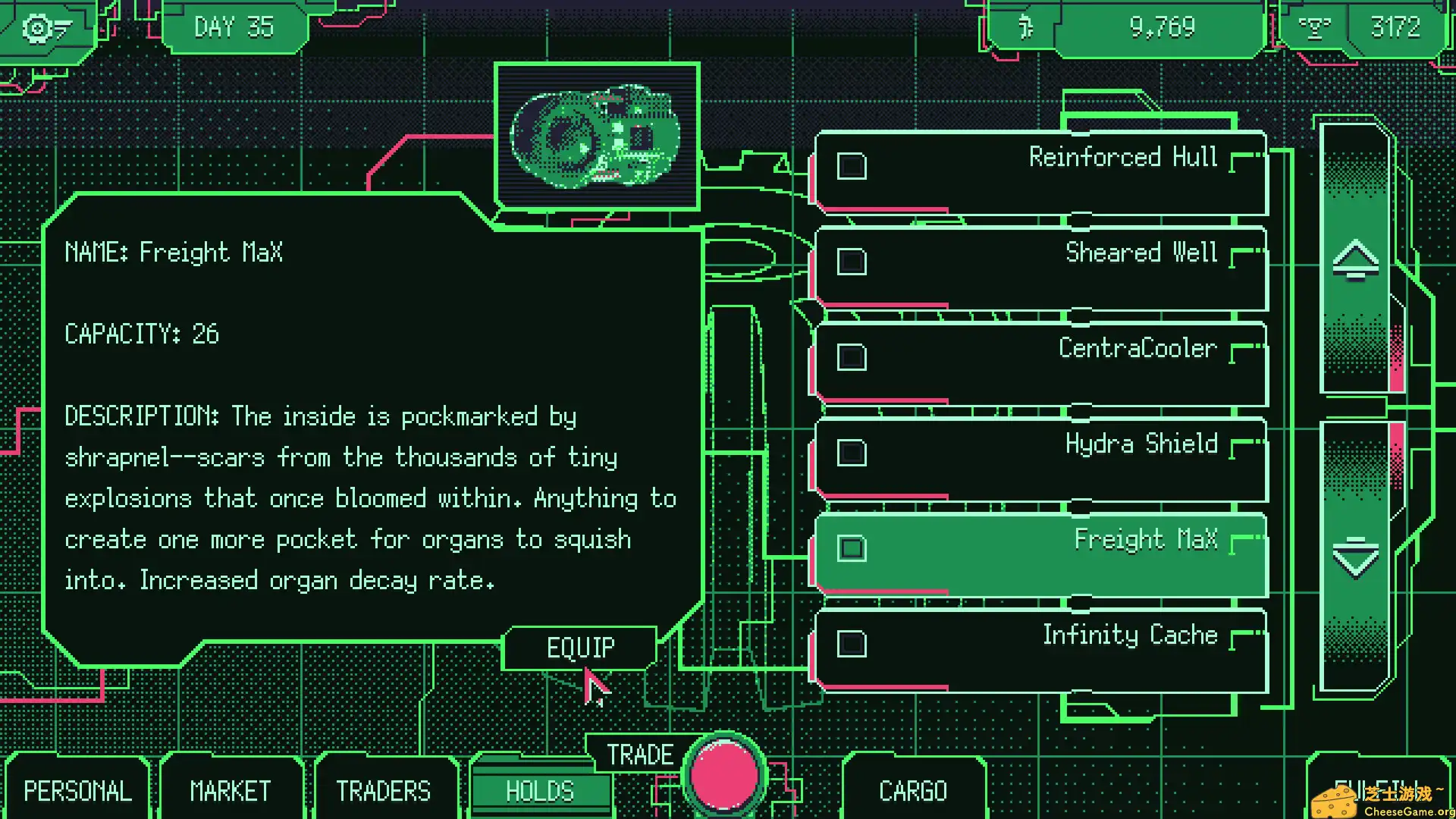
Task: Switch to the MARKET tab
Action: pyautogui.click(x=229, y=790)
